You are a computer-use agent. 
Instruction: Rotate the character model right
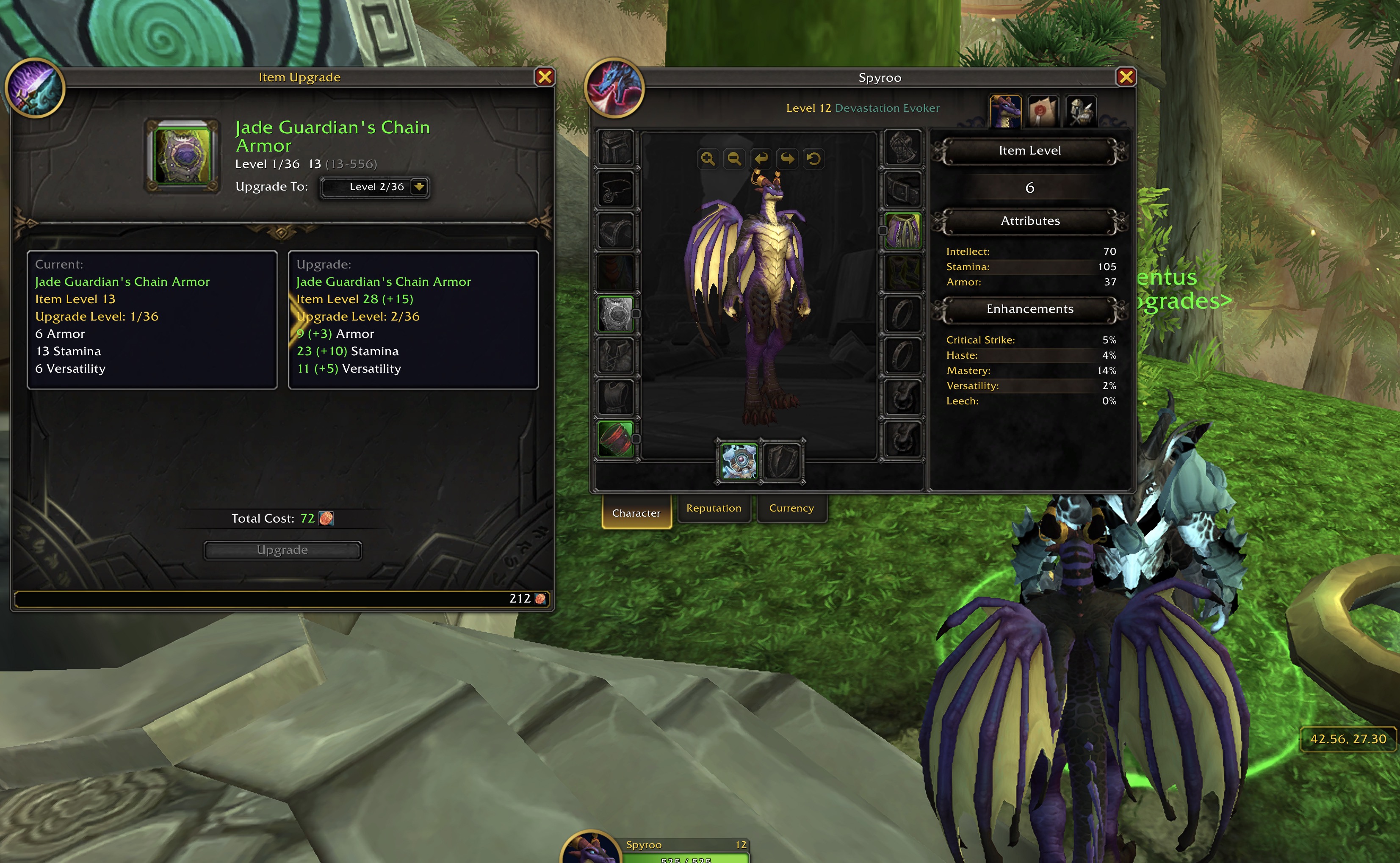tap(788, 159)
